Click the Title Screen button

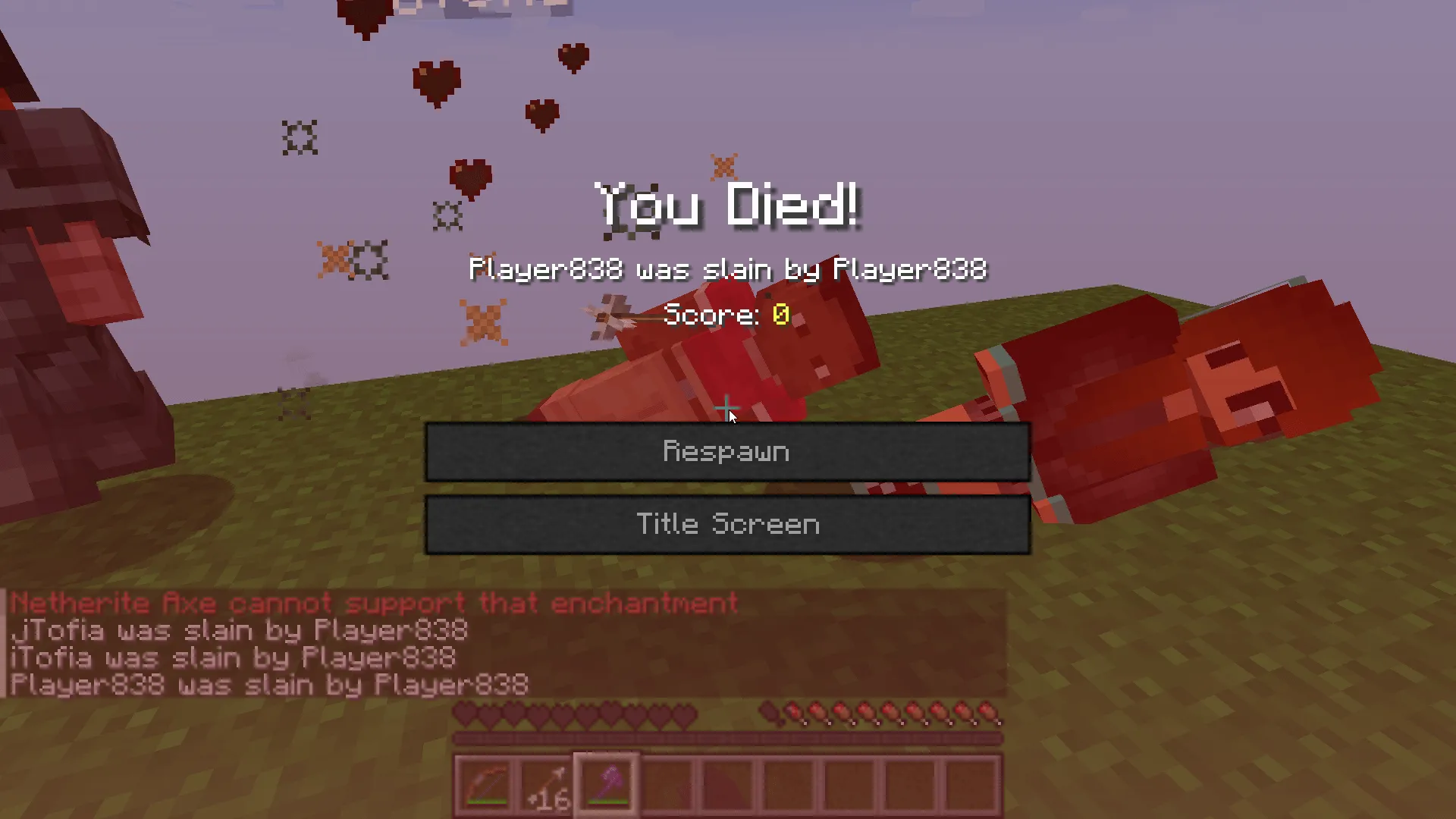pyautogui.click(x=726, y=524)
